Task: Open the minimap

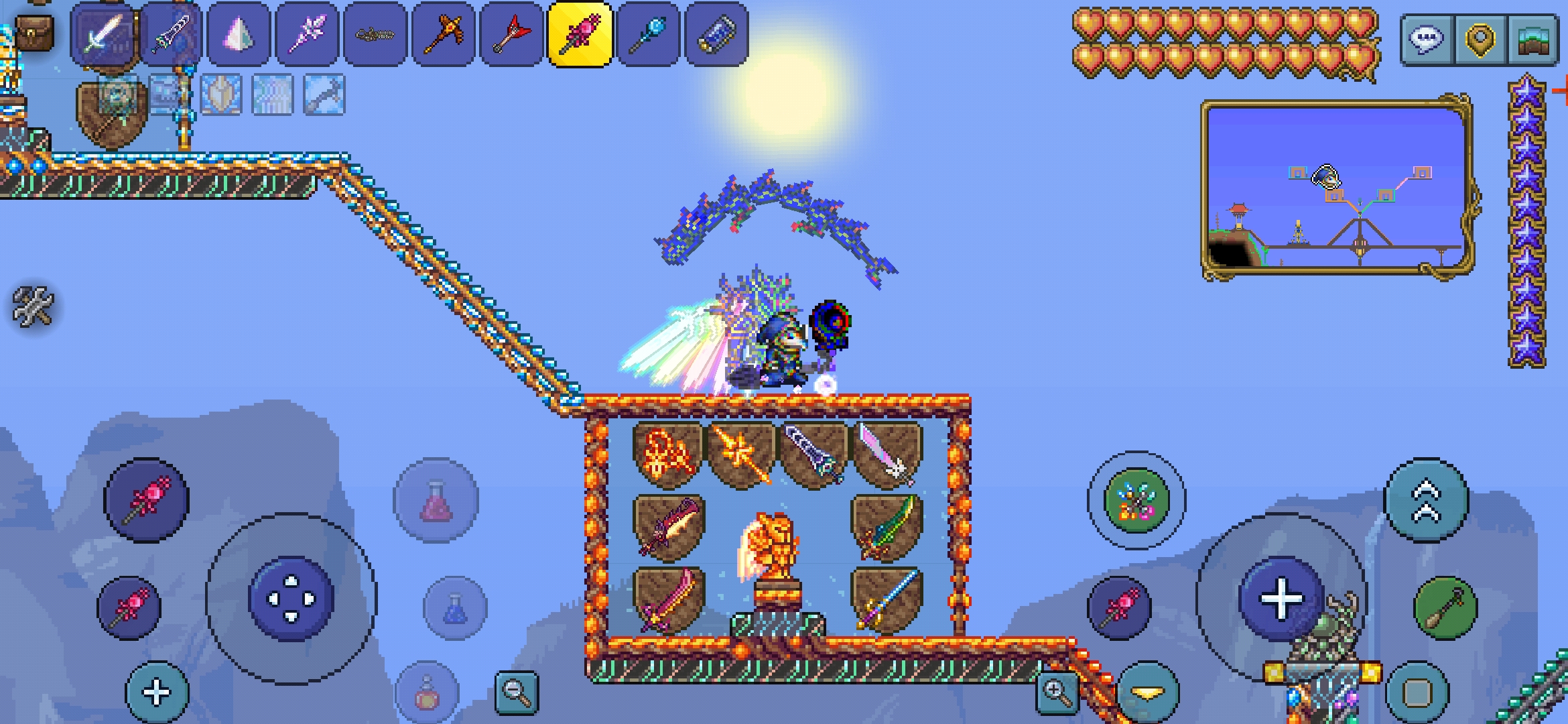Action: point(1337,186)
